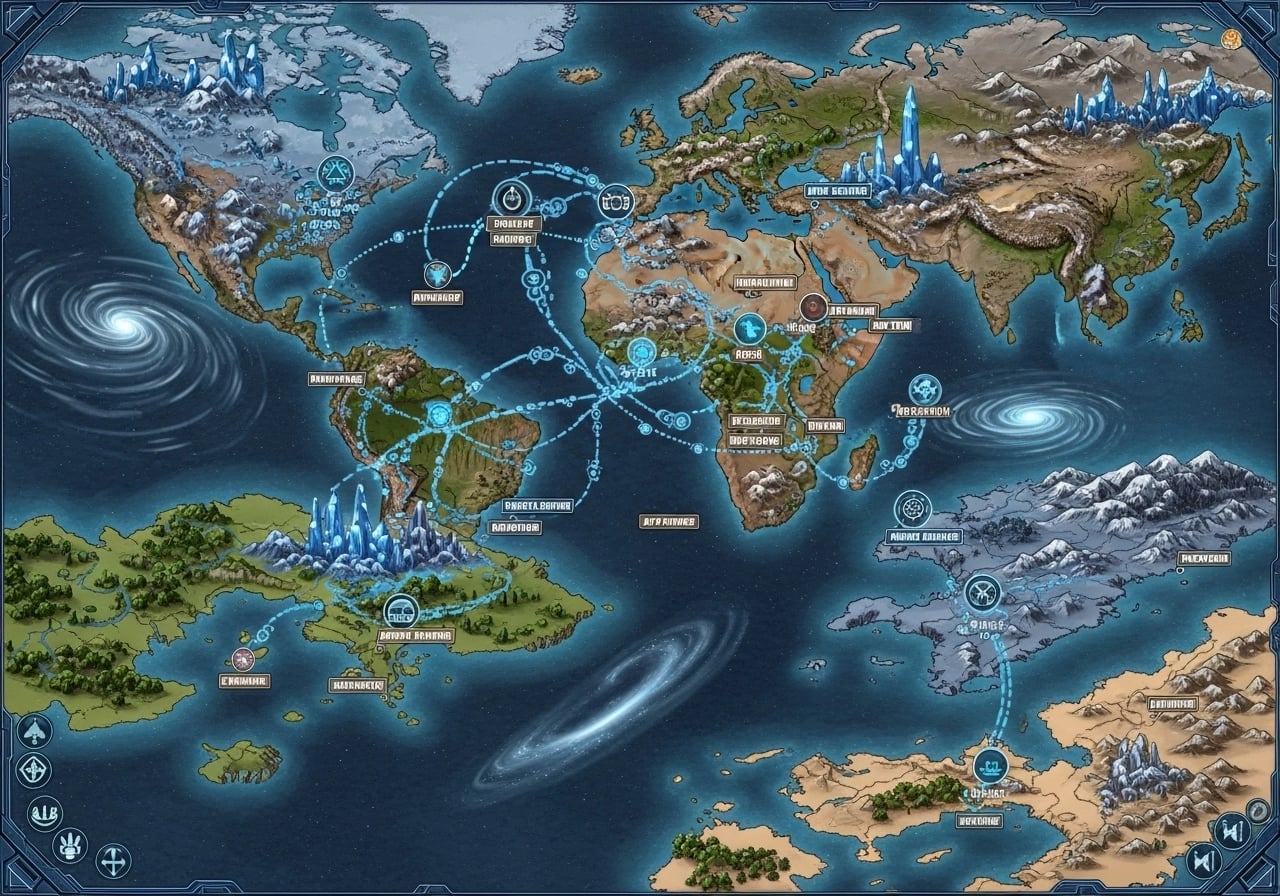Select the rotor marker above the icy southern continent
This screenshot has width=1280, height=896.
pos(982,591)
